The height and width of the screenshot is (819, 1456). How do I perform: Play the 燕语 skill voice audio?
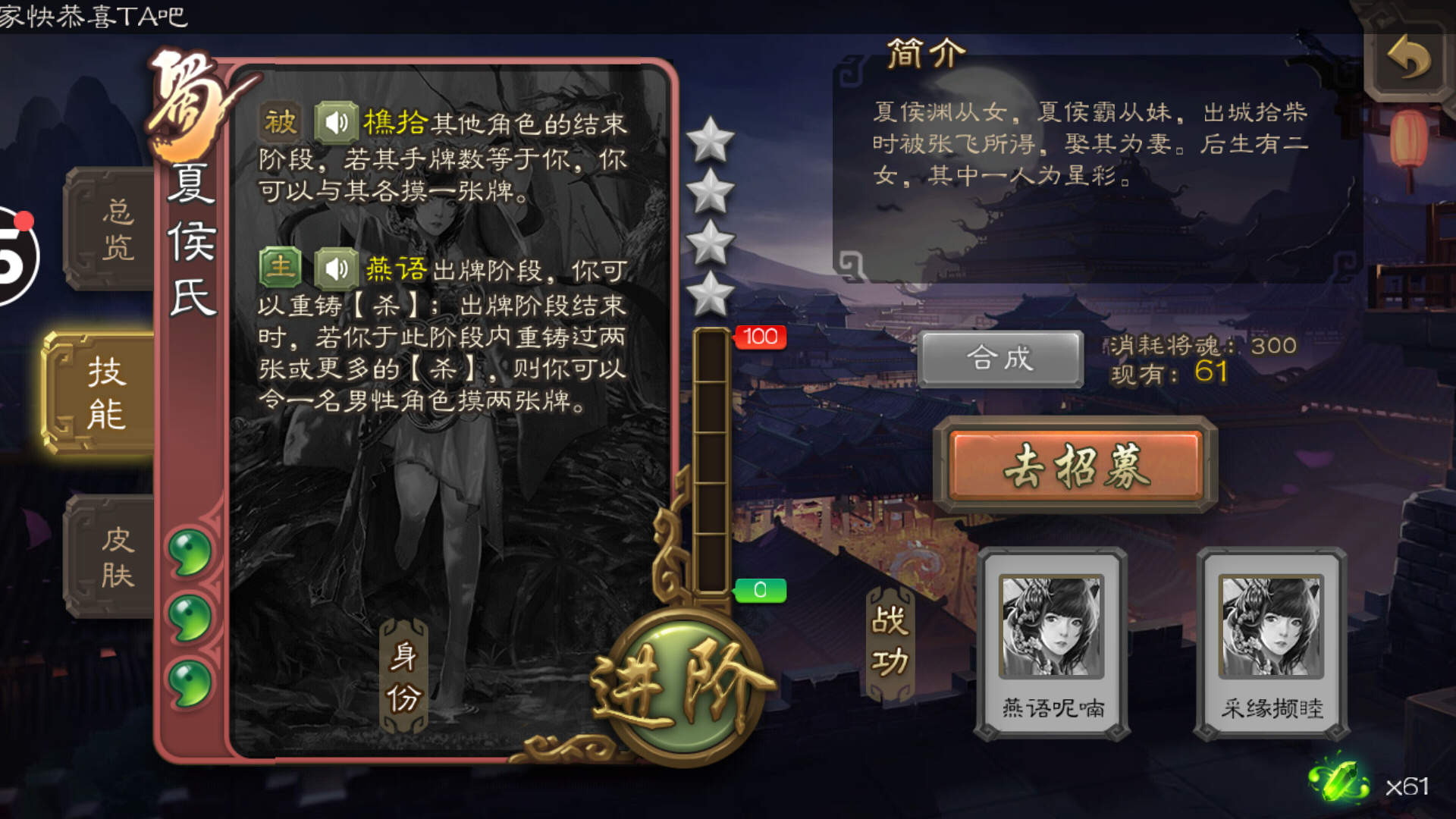335,268
